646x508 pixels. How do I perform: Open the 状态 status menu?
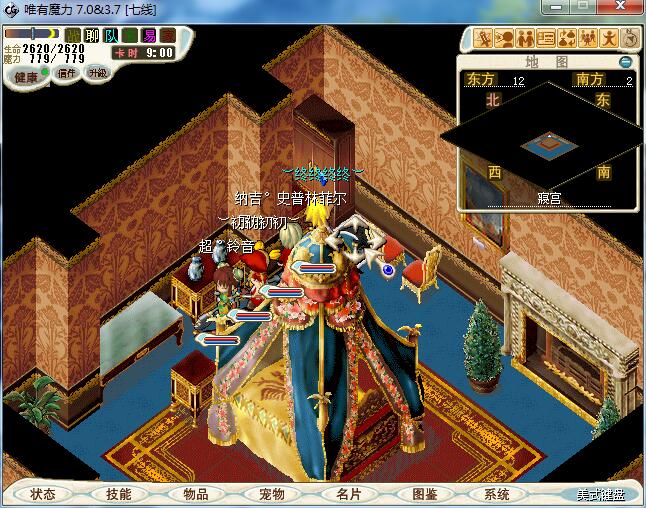(x=43, y=494)
